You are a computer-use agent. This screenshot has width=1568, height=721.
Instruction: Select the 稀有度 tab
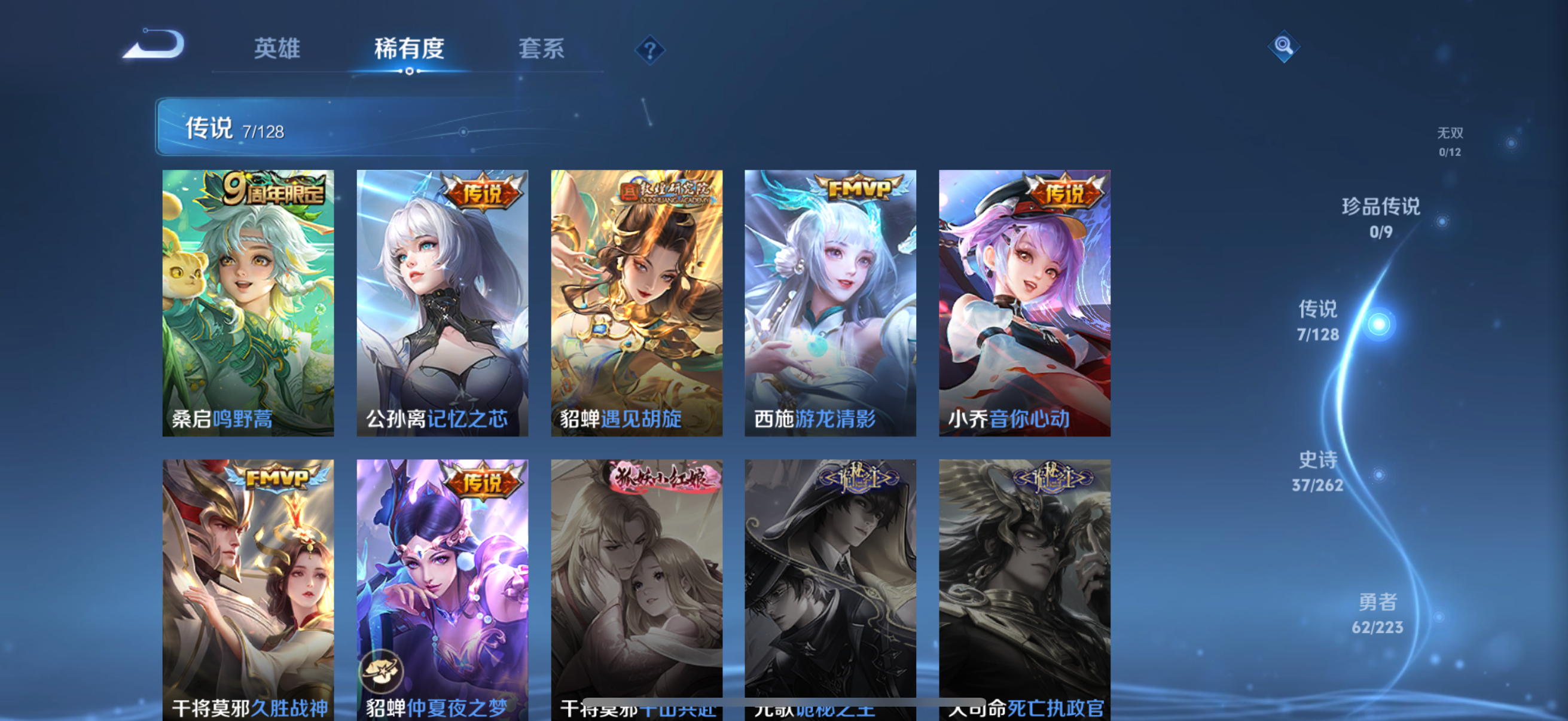[408, 50]
